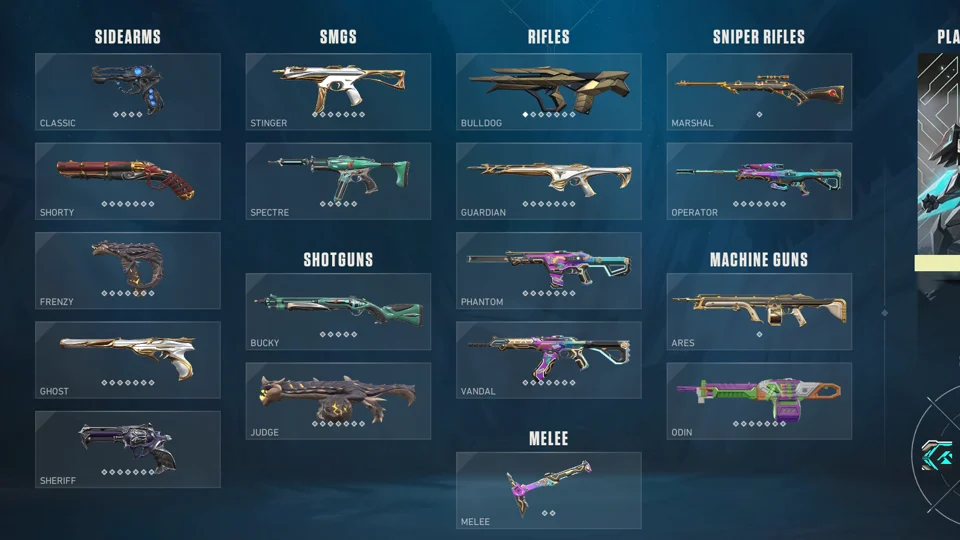Choose the Vandal rifle tile
The height and width of the screenshot is (540, 960).
click(549, 360)
